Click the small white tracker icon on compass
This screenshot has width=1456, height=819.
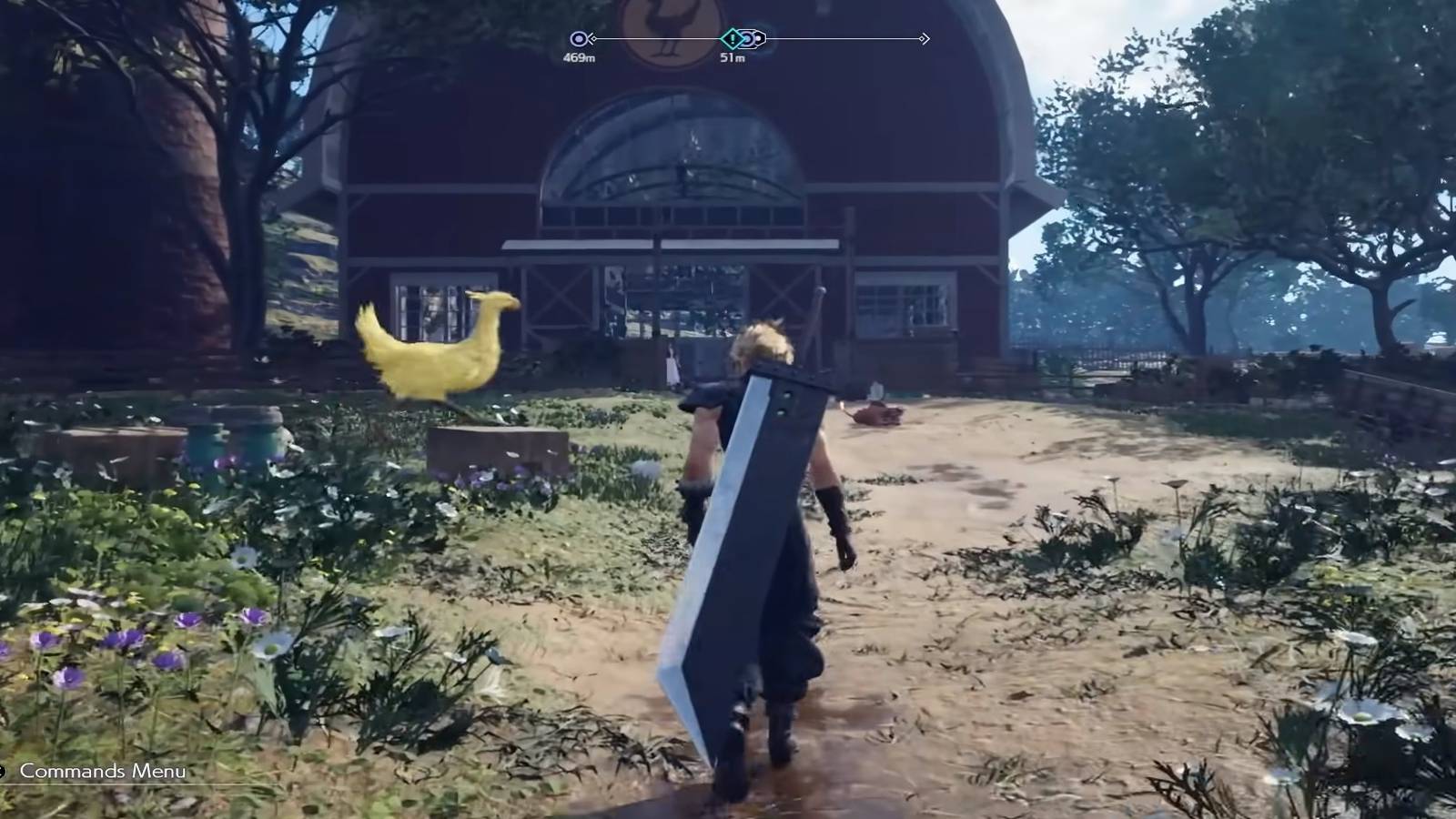758,37
